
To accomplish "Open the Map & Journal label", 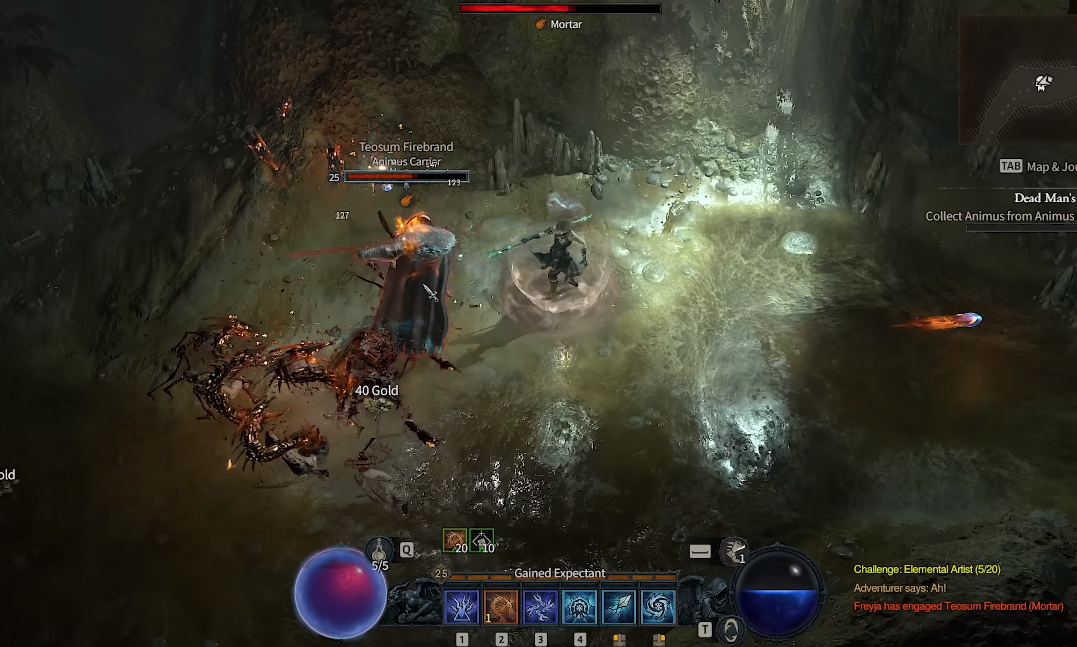I will click(x=1040, y=167).
